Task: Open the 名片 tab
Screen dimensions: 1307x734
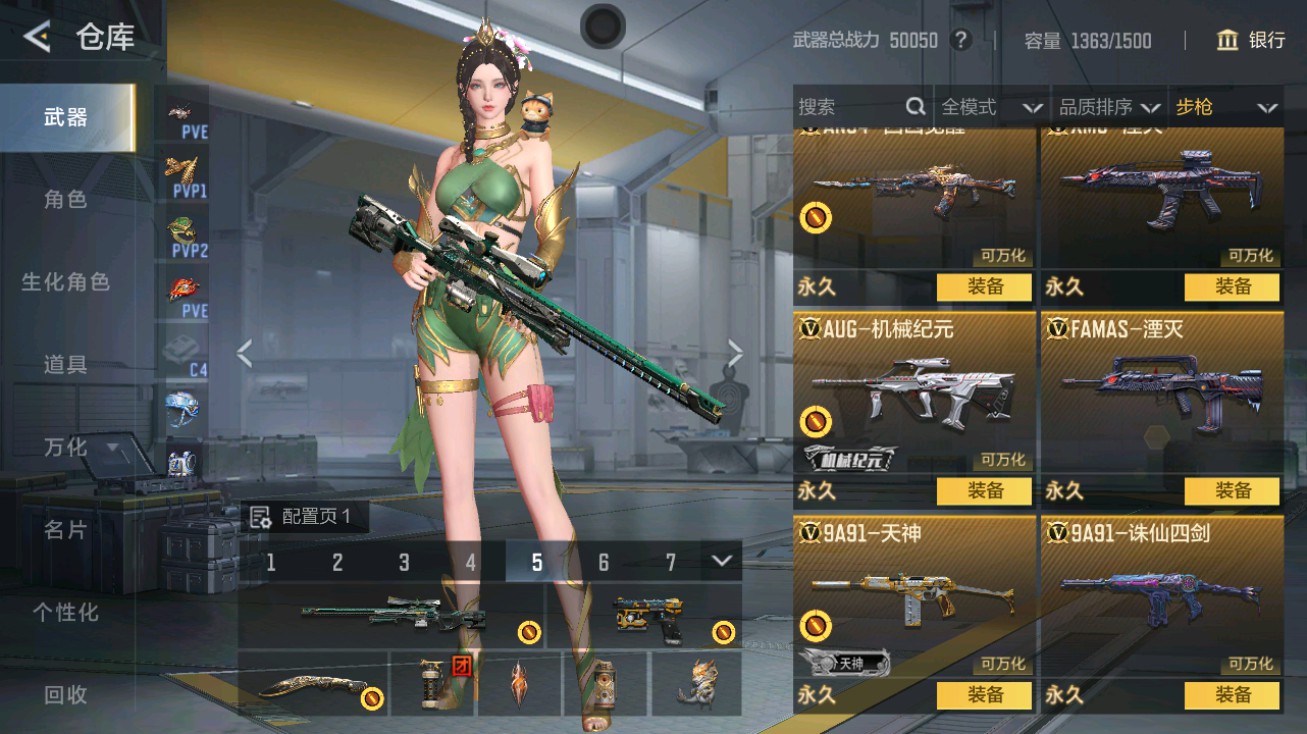Action: pos(66,529)
